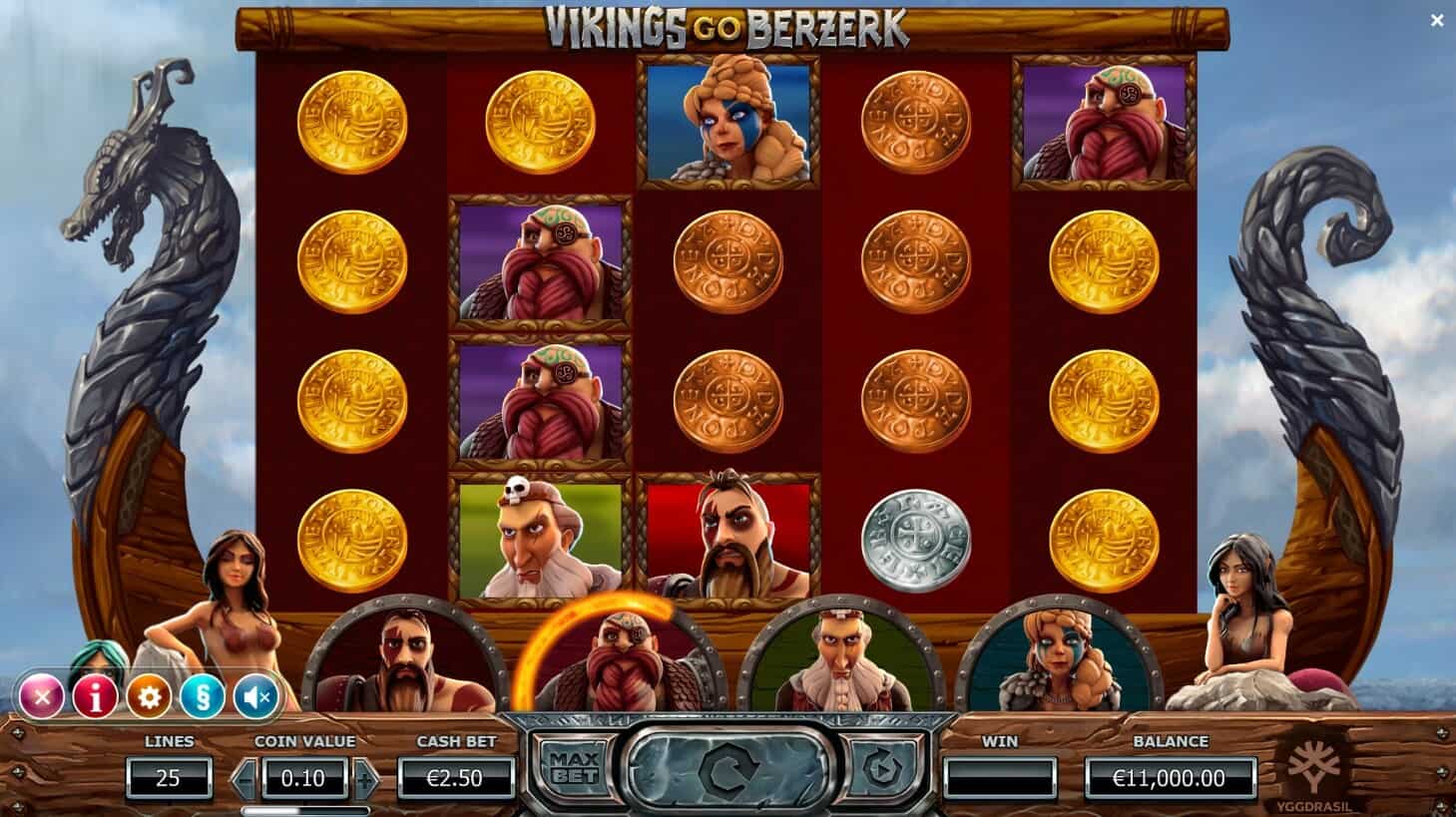Image resolution: width=1456 pixels, height=817 pixels.
Task: Close the game with the top-right X
Action: pos(1437,20)
